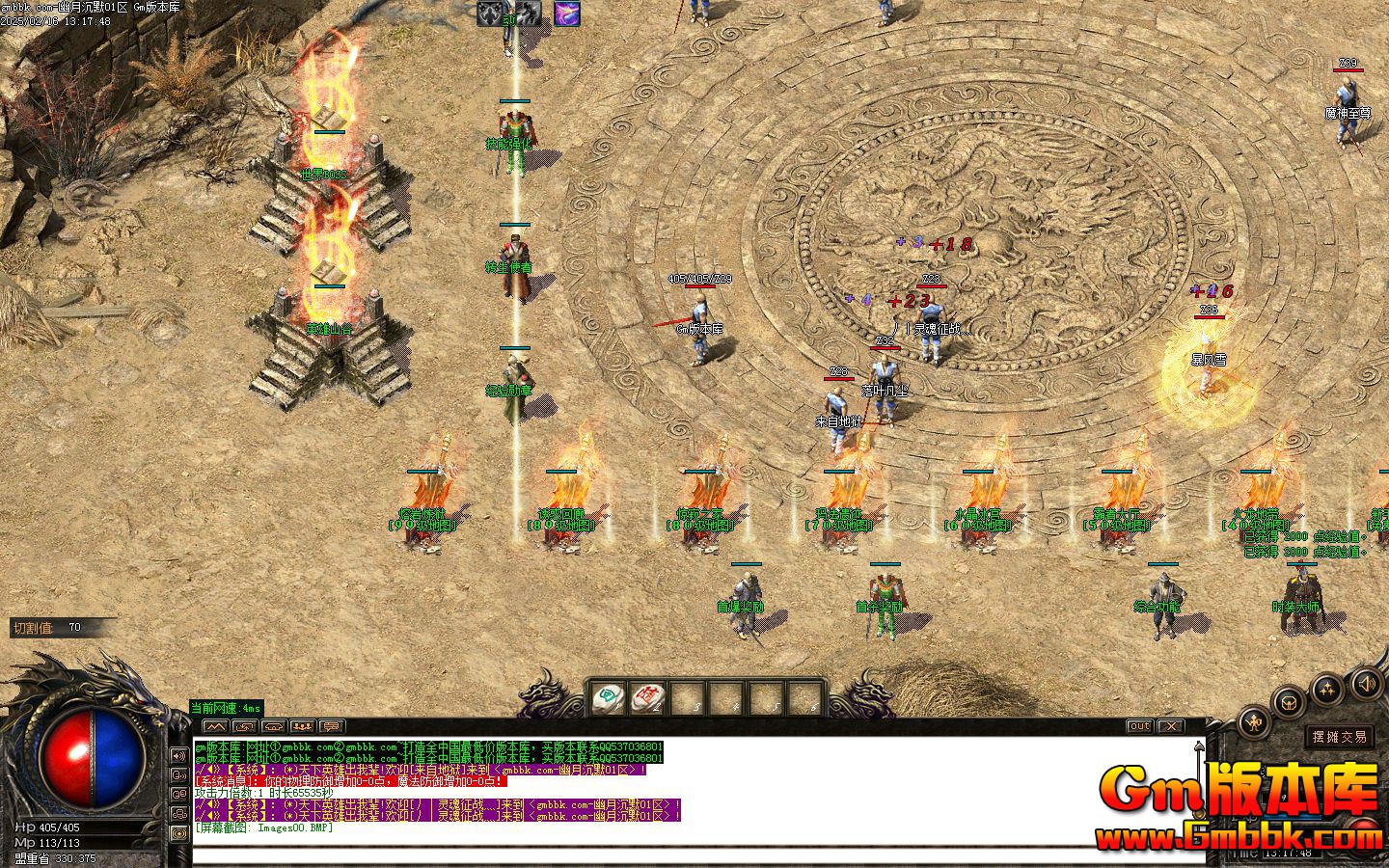Viewport: 1389px width, 868px height.
Task: Select the warrior figure circular icon near 摆摊交易
Action: pos(1253,721)
